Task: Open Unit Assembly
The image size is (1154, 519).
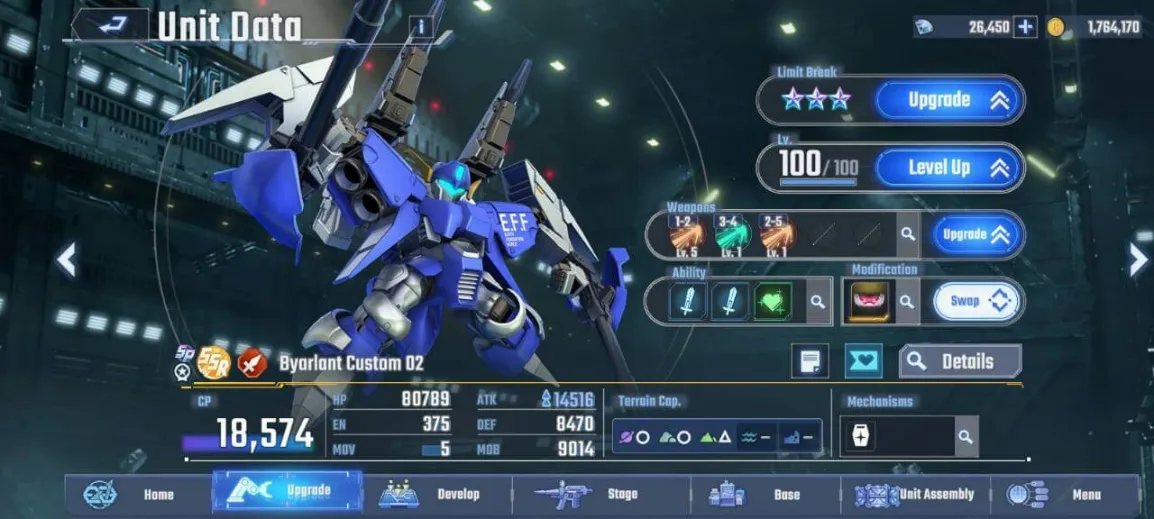Action: click(915, 494)
